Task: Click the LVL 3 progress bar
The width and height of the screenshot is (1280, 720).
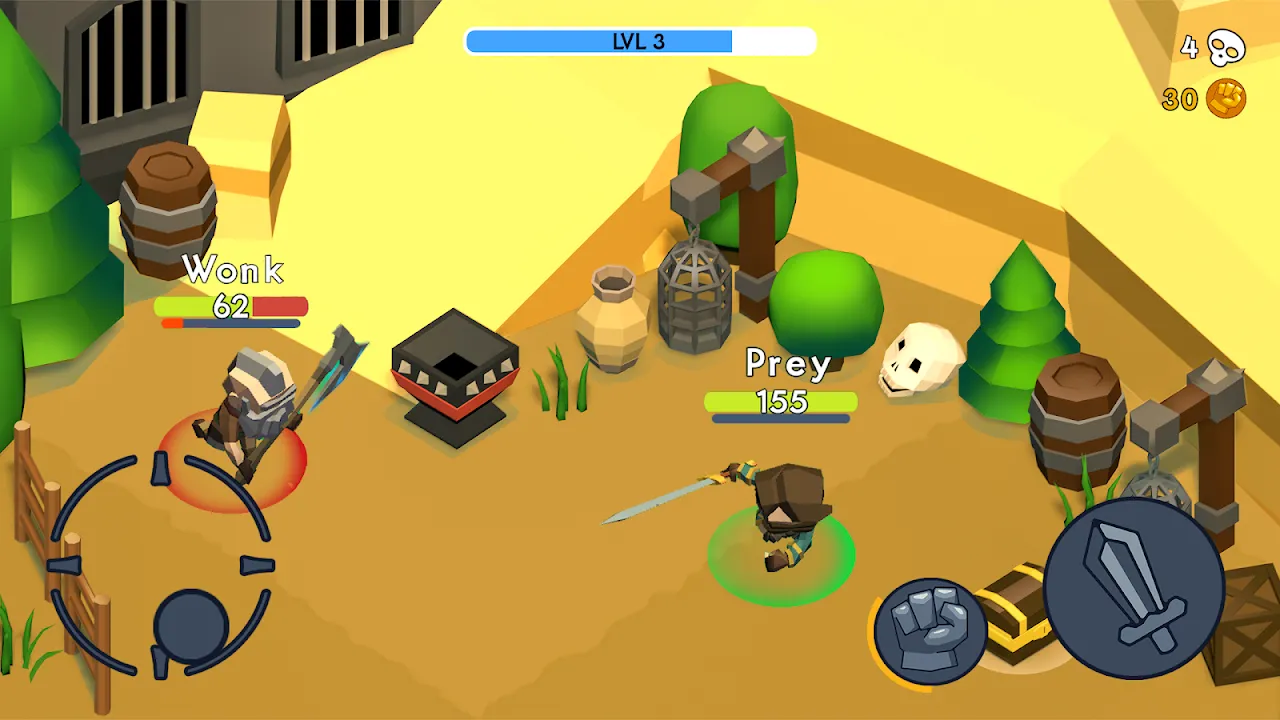Action: point(639,41)
